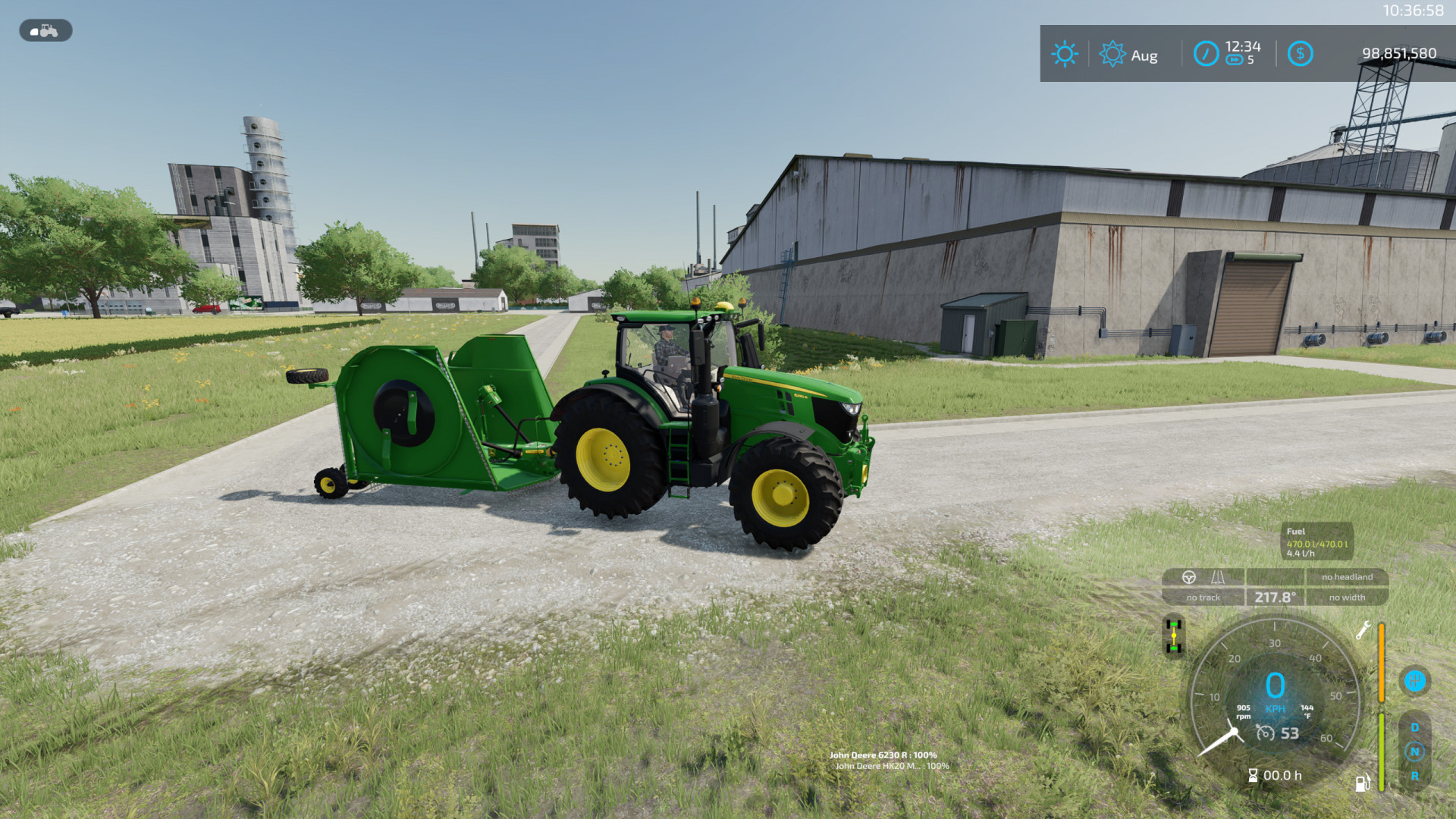Click the hourglass operating hours icon
The image size is (1456, 819).
[1253, 775]
